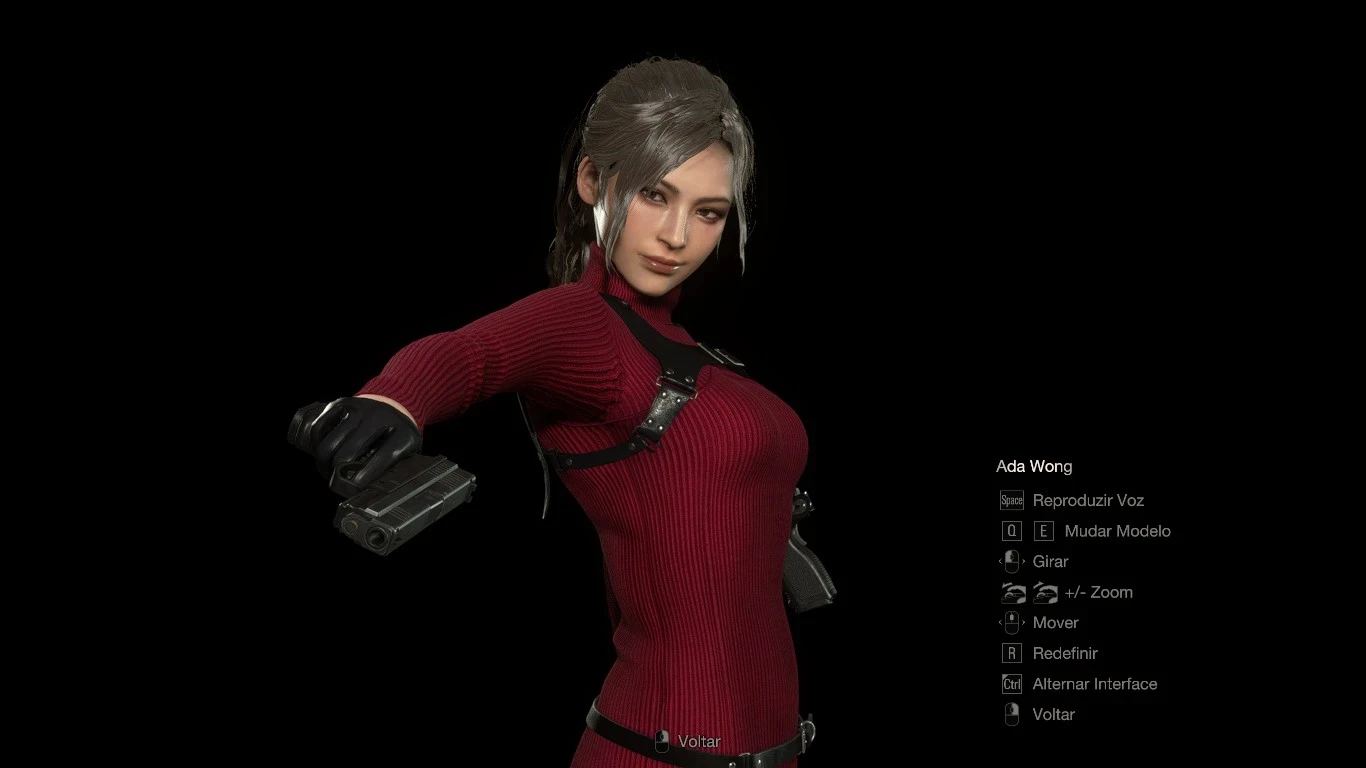1366x768 pixels.
Task: Click the mouse button icon beside Voltar
Action: click(1011, 714)
